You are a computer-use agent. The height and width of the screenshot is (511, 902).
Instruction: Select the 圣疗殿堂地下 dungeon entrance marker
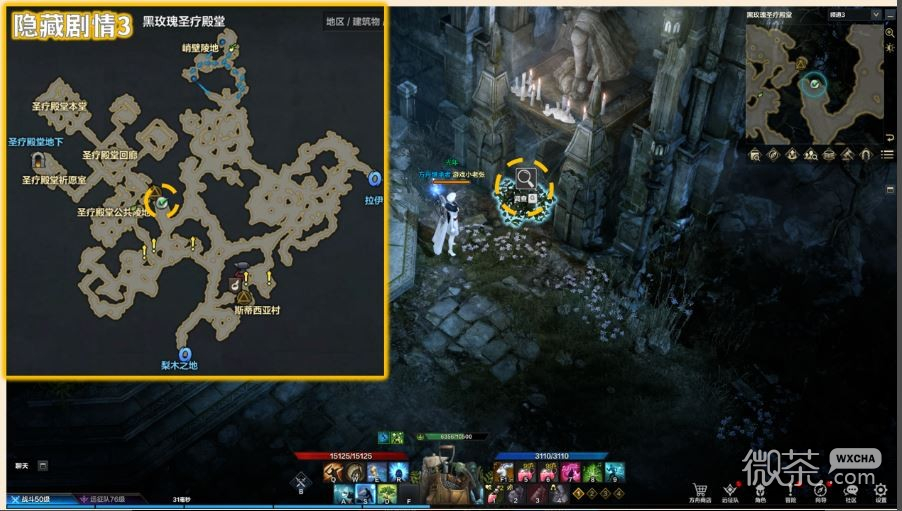(38, 160)
